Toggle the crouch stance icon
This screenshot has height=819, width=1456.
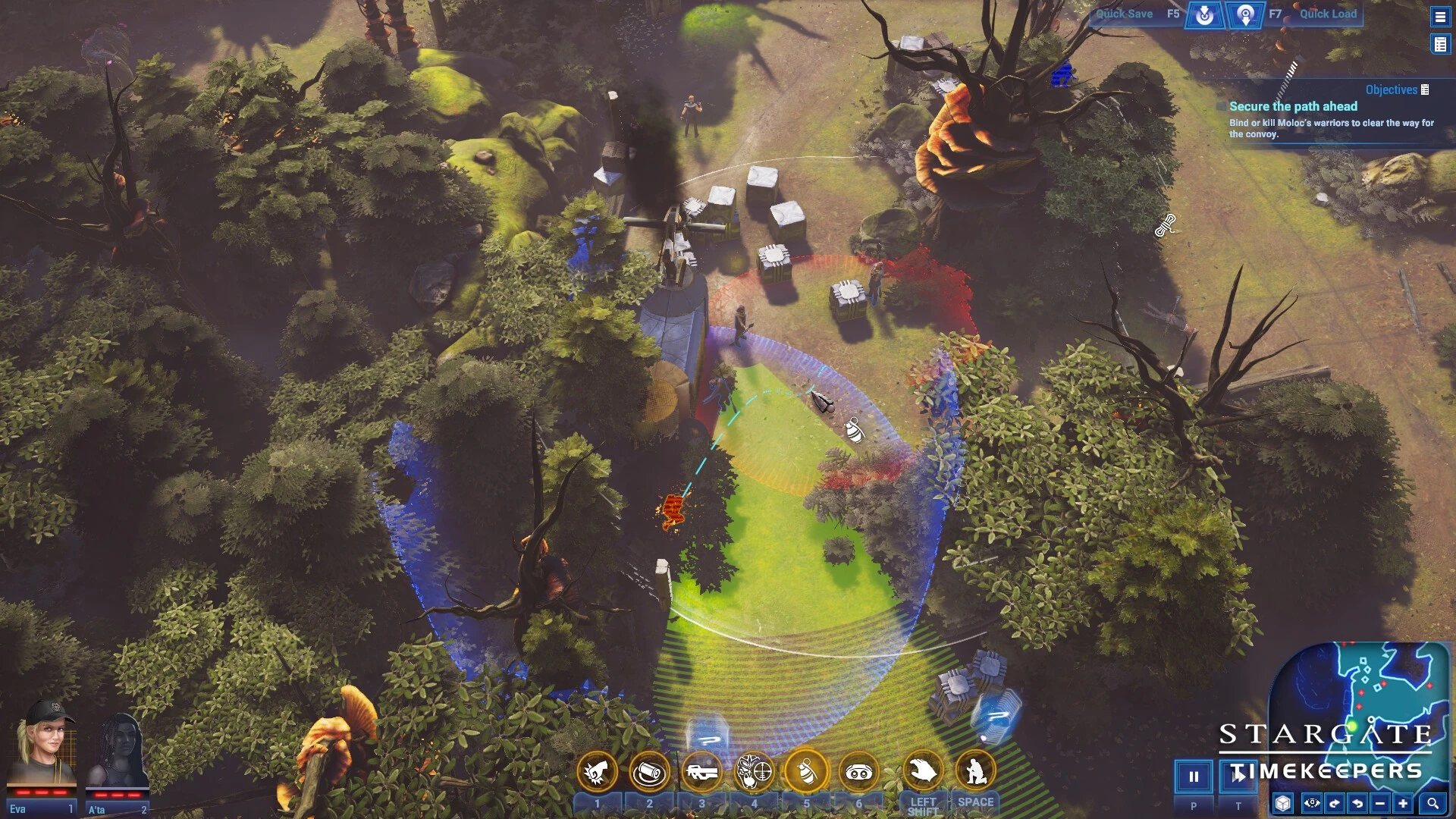[x=975, y=772]
